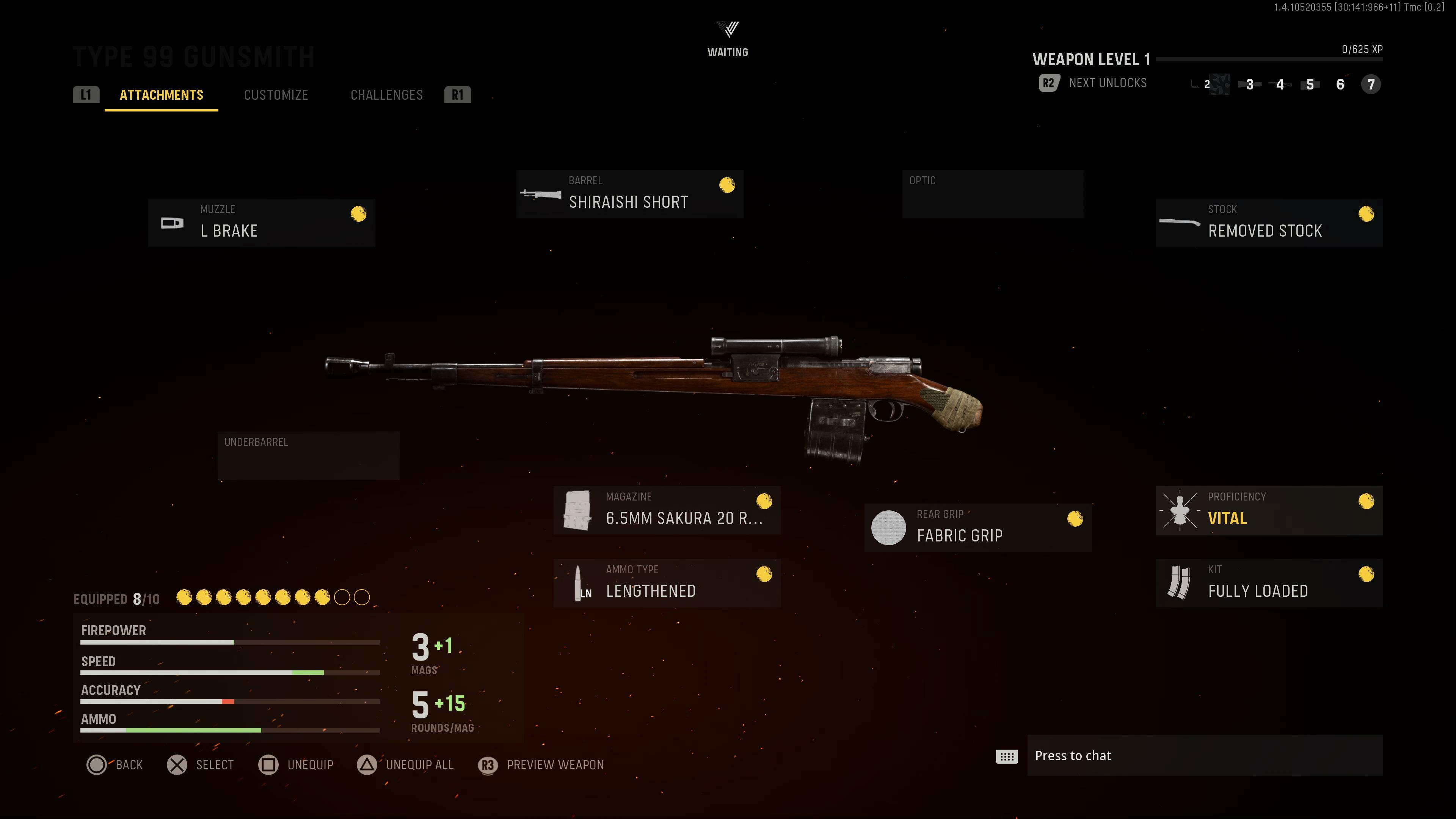This screenshot has height=819, width=1456.
Task: Open the 6.5mm Sakura magazine slot
Action: (667, 510)
